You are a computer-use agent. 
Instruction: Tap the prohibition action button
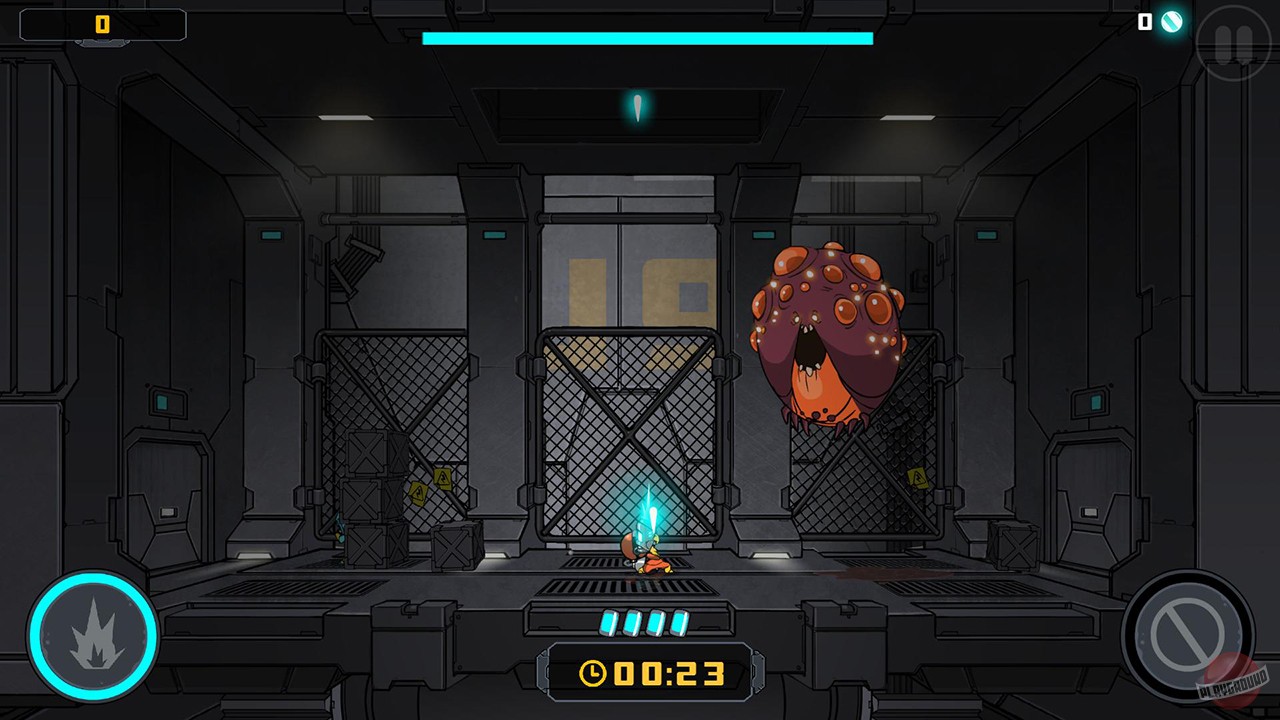point(1190,635)
